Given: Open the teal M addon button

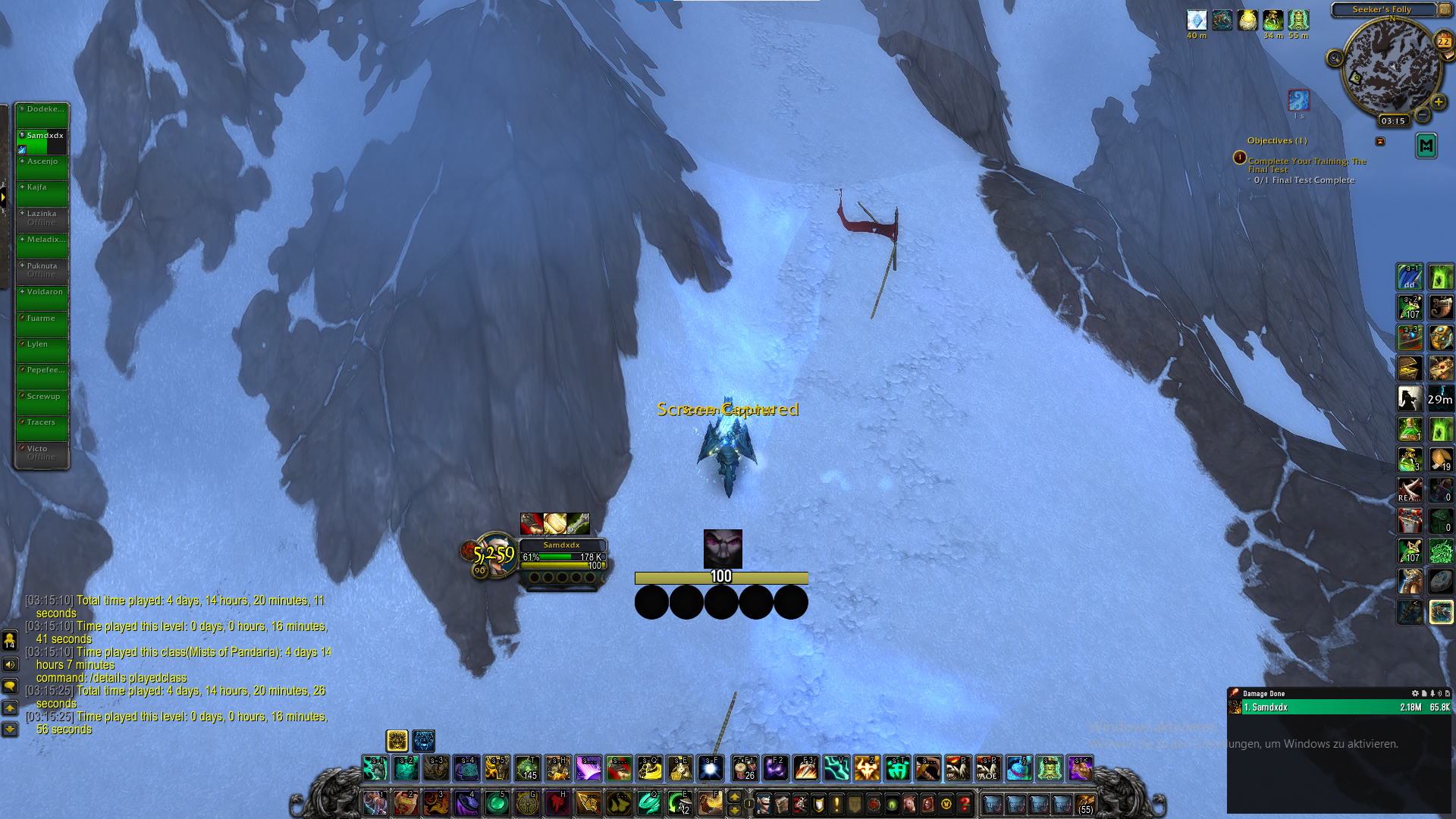Looking at the screenshot, I should click(x=1426, y=146).
